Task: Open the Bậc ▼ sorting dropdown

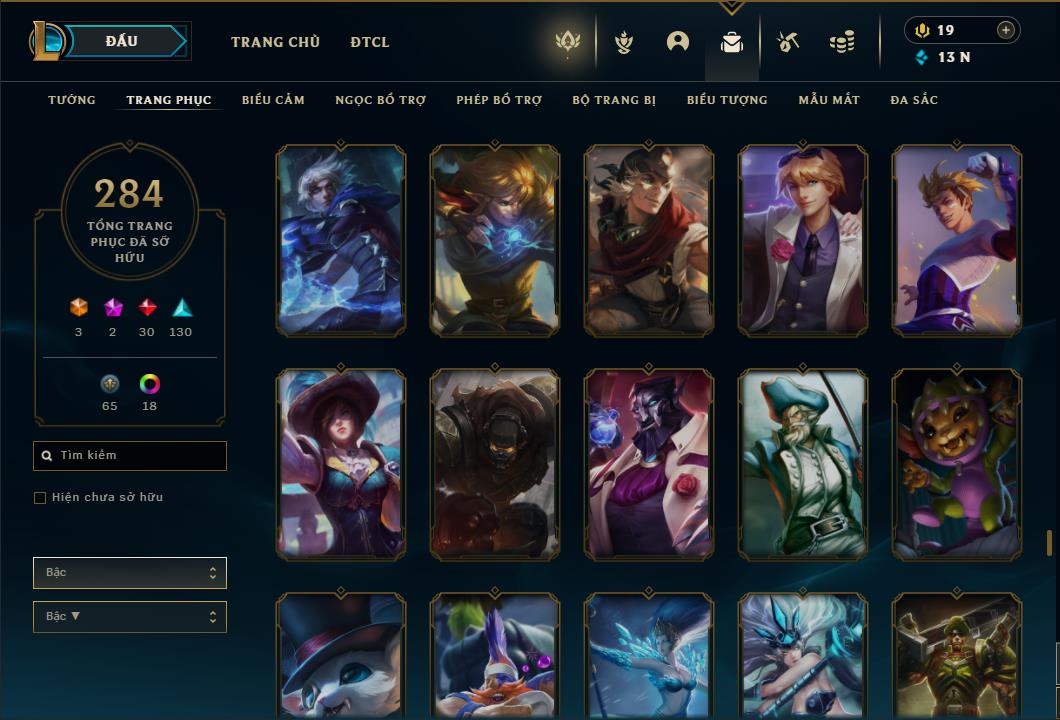Action: tap(130, 616)
